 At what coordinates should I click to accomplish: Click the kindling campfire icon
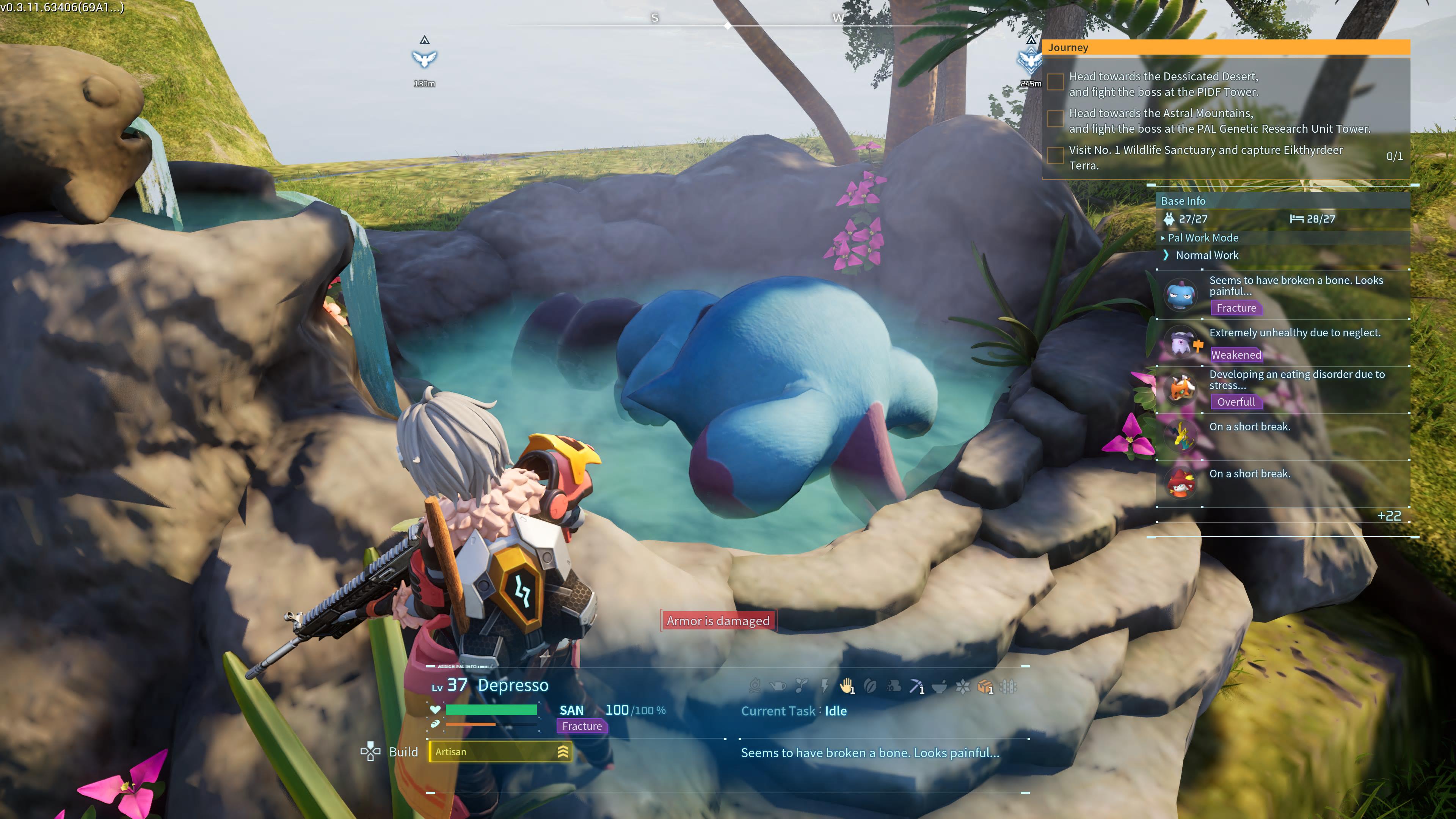click(755, 687)
